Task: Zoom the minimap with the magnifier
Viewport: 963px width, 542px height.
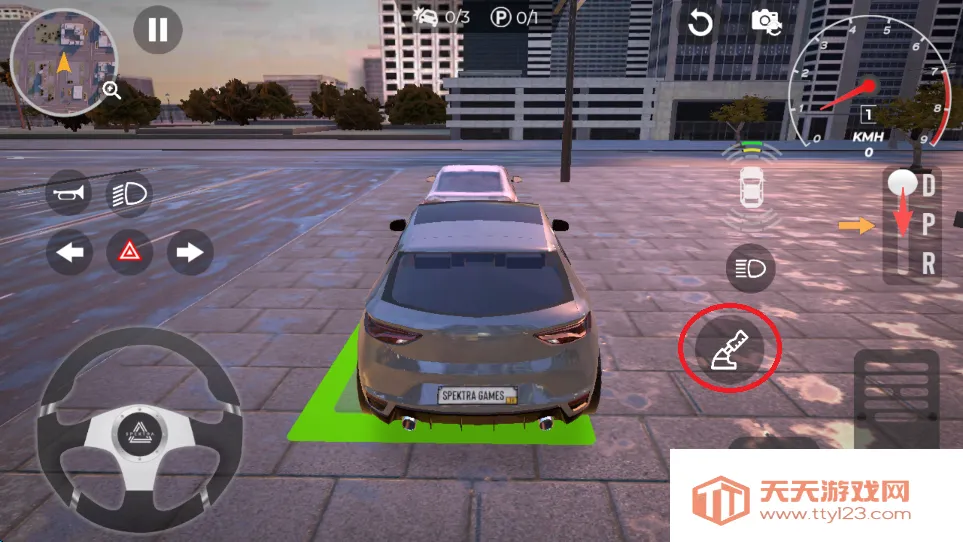Action: coord(111,91)
